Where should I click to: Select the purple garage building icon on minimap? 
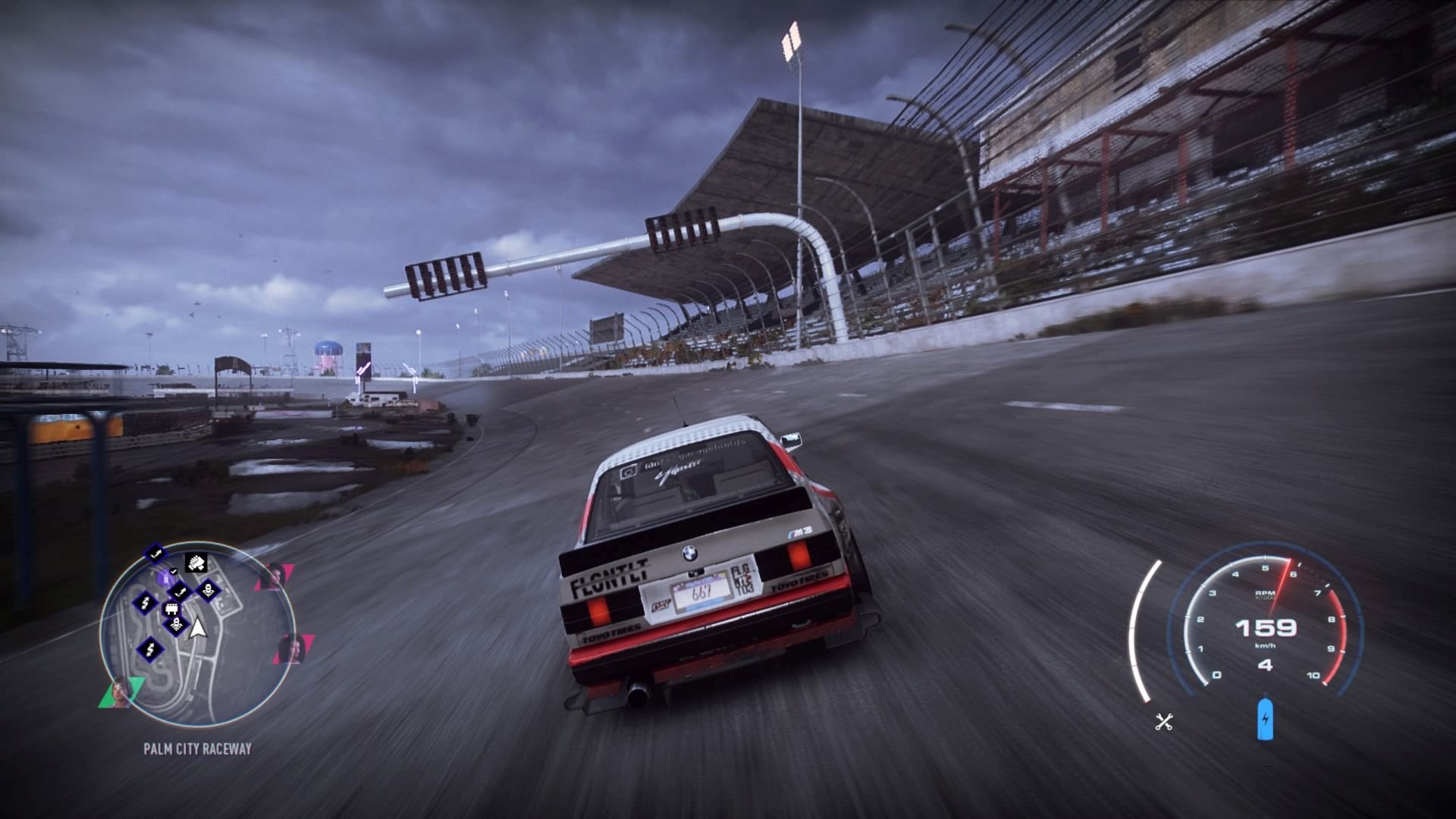[165, 578]
